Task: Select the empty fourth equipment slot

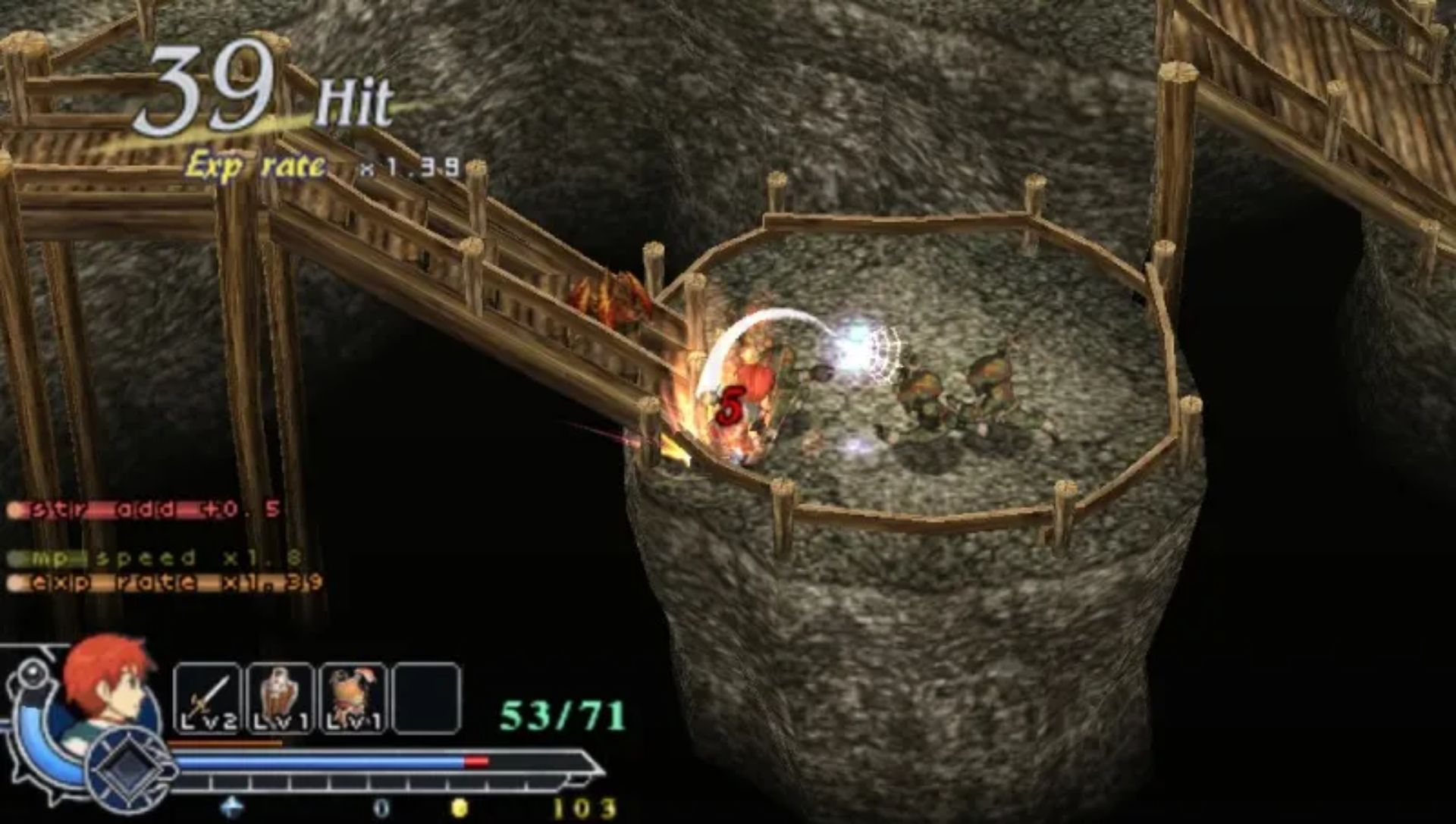Action: coord(426,699)
